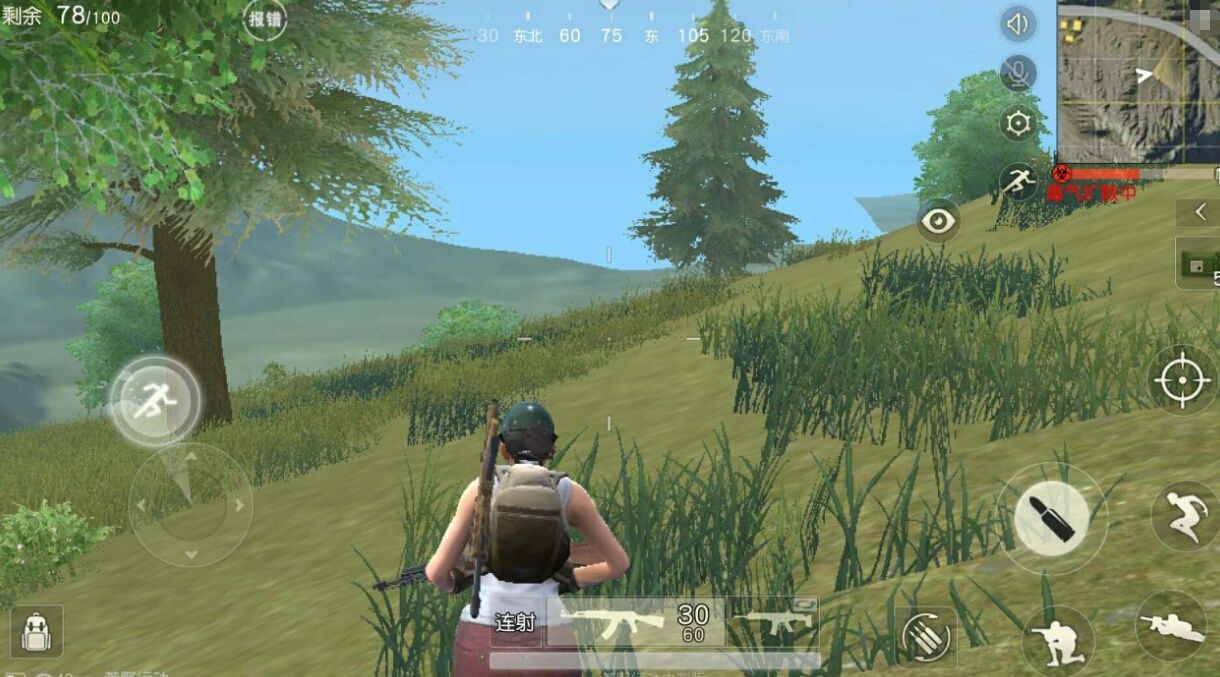The height and width of the screenshot is (677, 1220).
Task: Fire weapon with the bullet button
Action: (1051, 518)
